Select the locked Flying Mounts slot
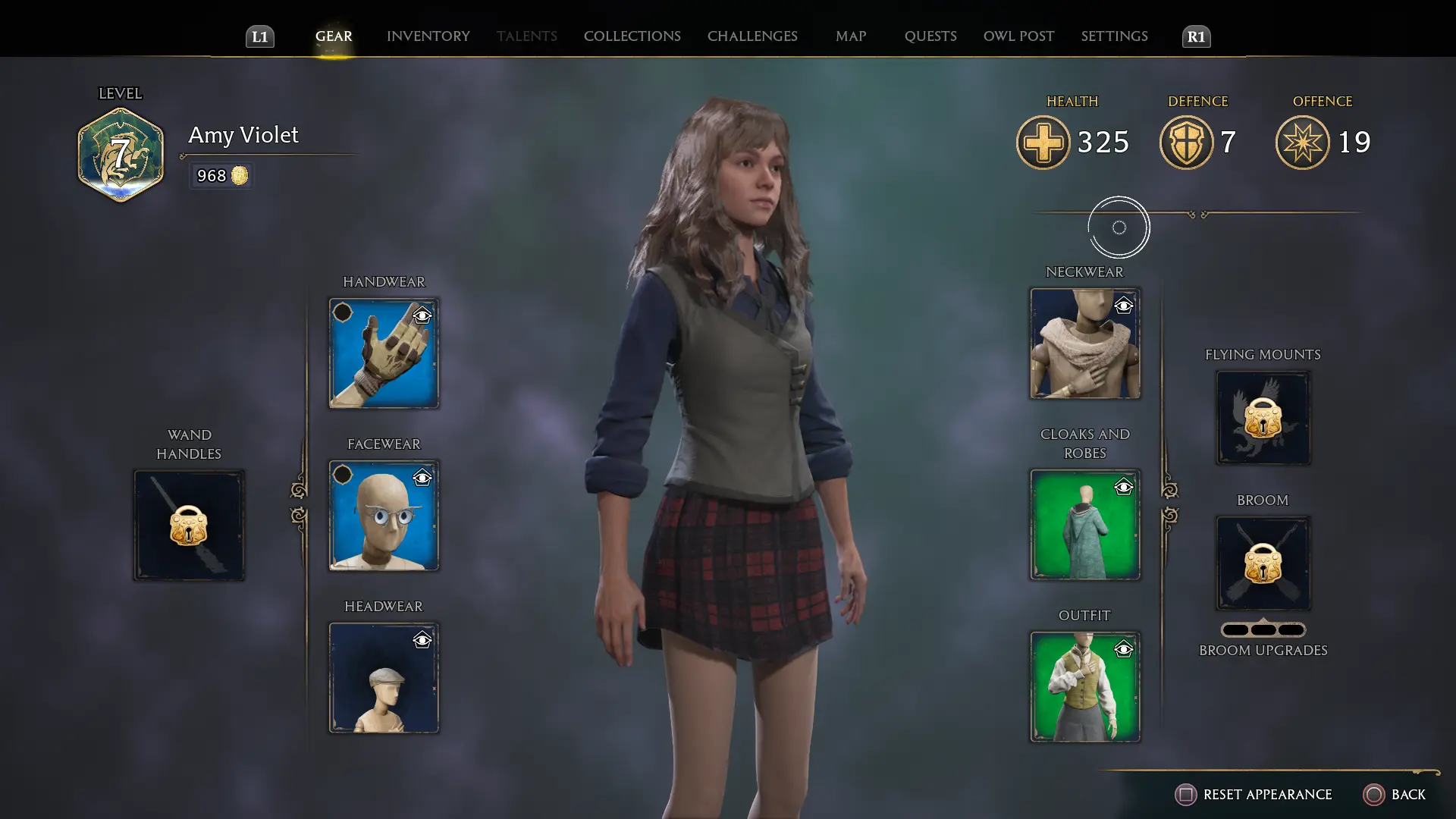 [x=1263, y=418]
